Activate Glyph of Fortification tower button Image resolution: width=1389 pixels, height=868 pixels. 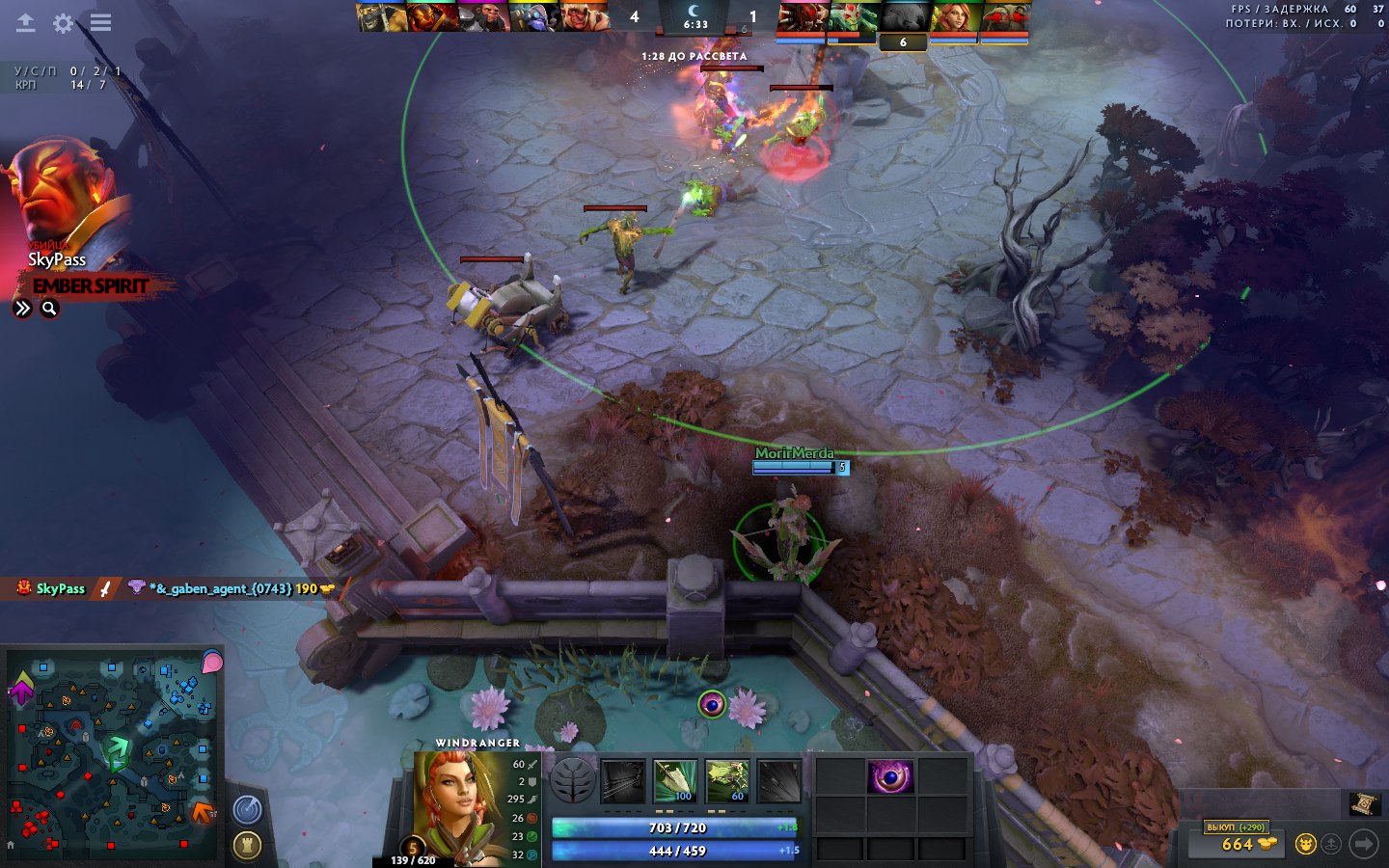[248, 846]
